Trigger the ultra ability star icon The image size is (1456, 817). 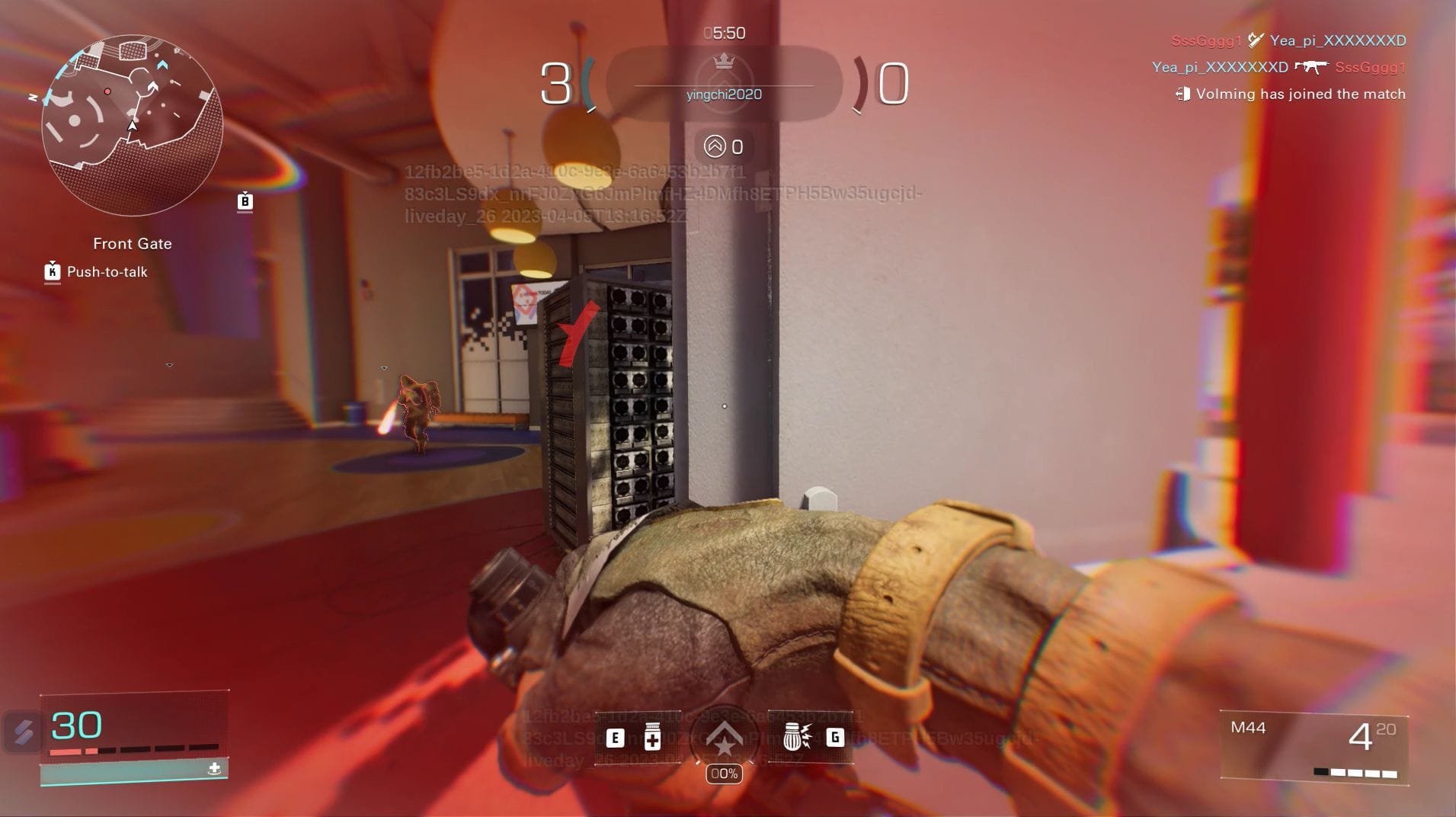tap(724, 738)
